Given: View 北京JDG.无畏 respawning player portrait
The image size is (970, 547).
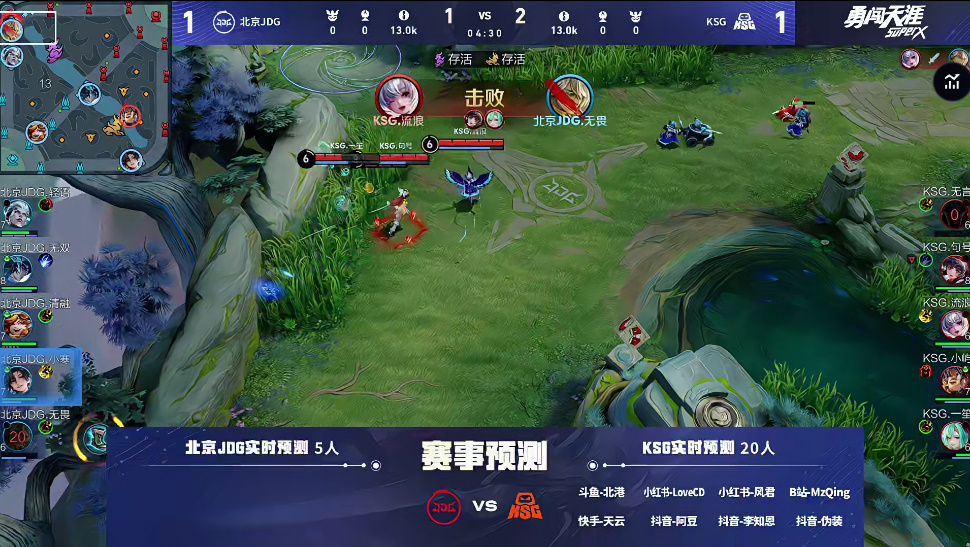Looking at the screenshot, I should pyautogui.click(x=17, y=436).
